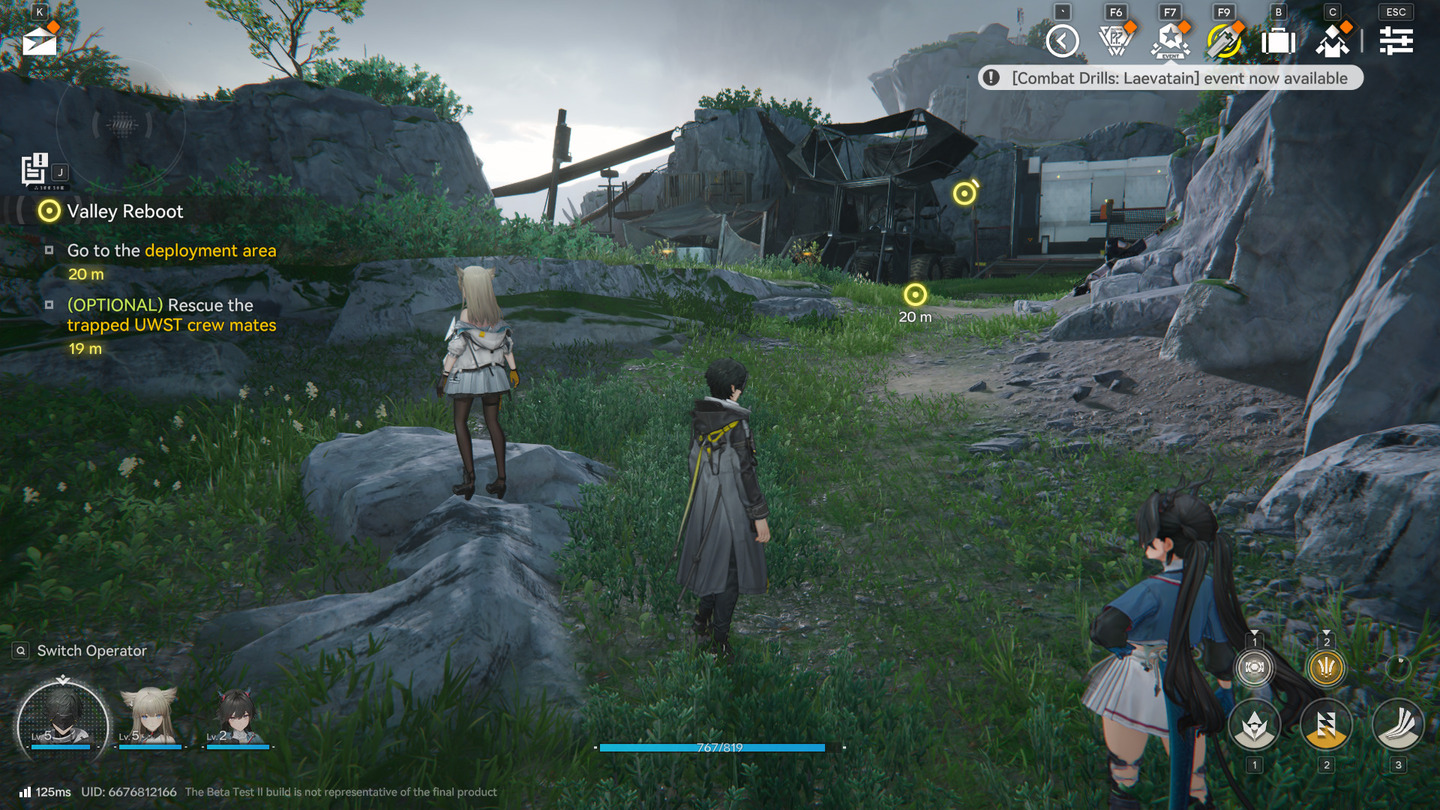Open the star Event menu

click(1169, 41)
